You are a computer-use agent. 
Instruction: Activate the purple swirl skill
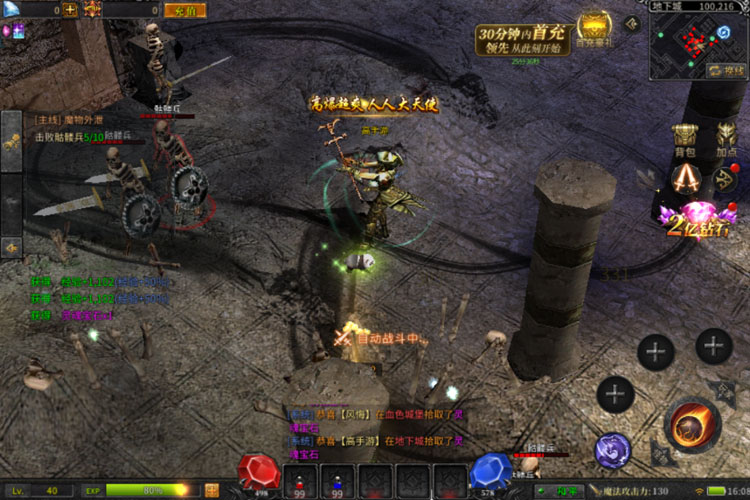click(x=612, y=451)
